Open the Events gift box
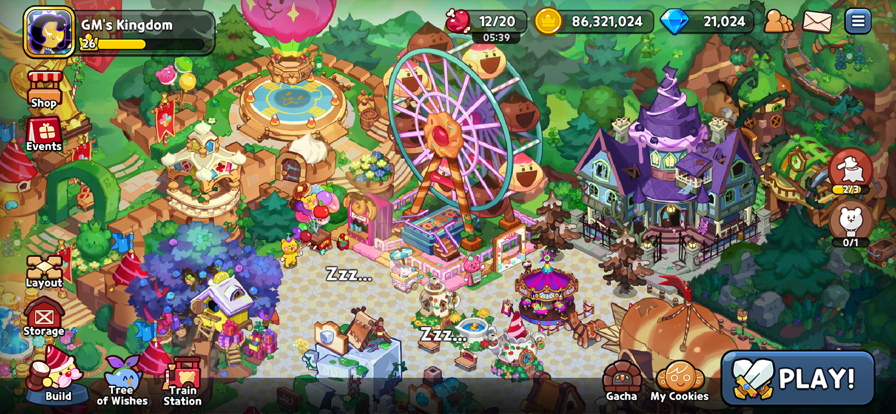Image resolution: width=896 pixels, height=414 pixels. pyautogui.click(x=43, y=134)
